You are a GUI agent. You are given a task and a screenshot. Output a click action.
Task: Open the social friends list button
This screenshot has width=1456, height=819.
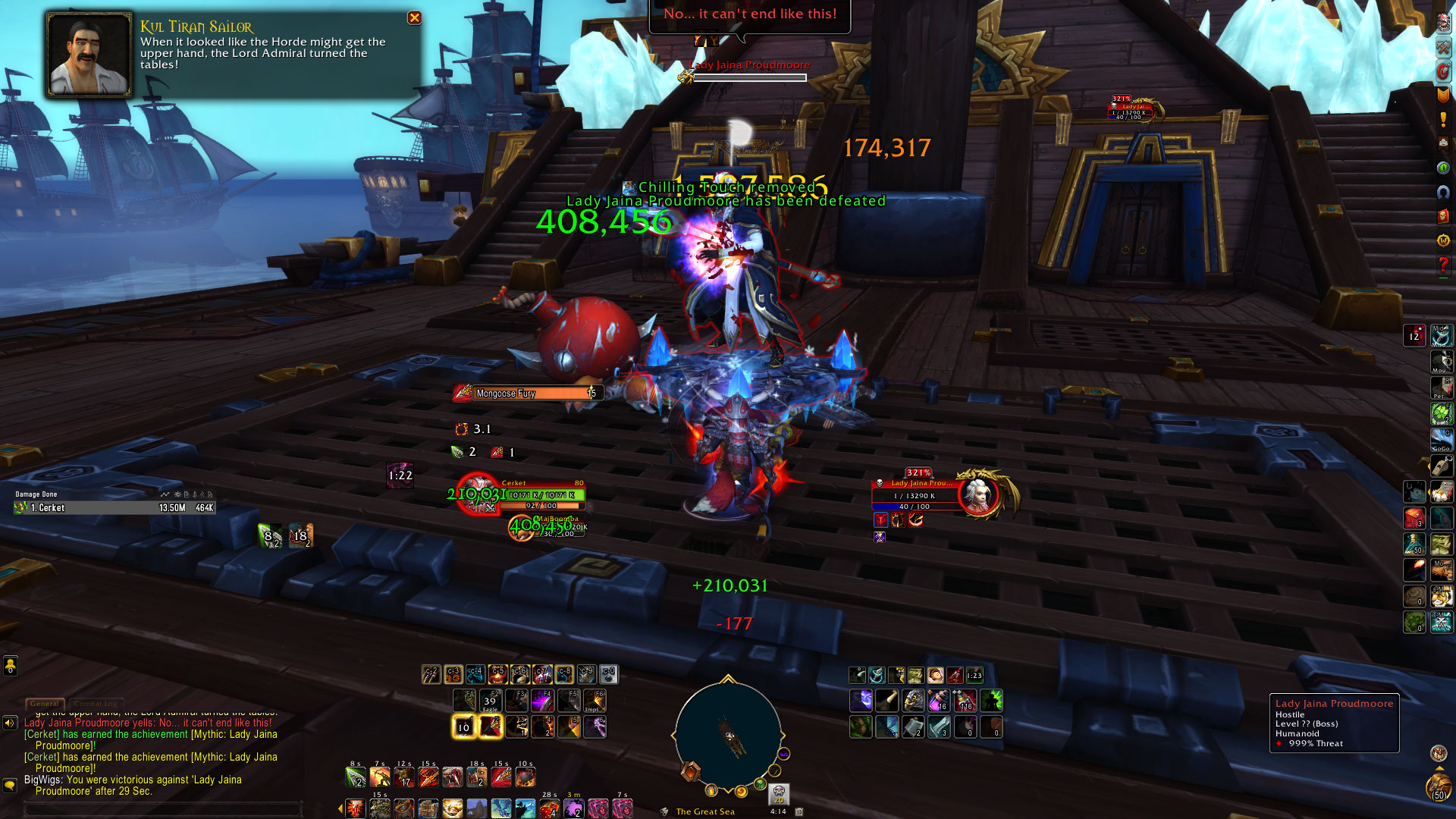pos(10,666)
